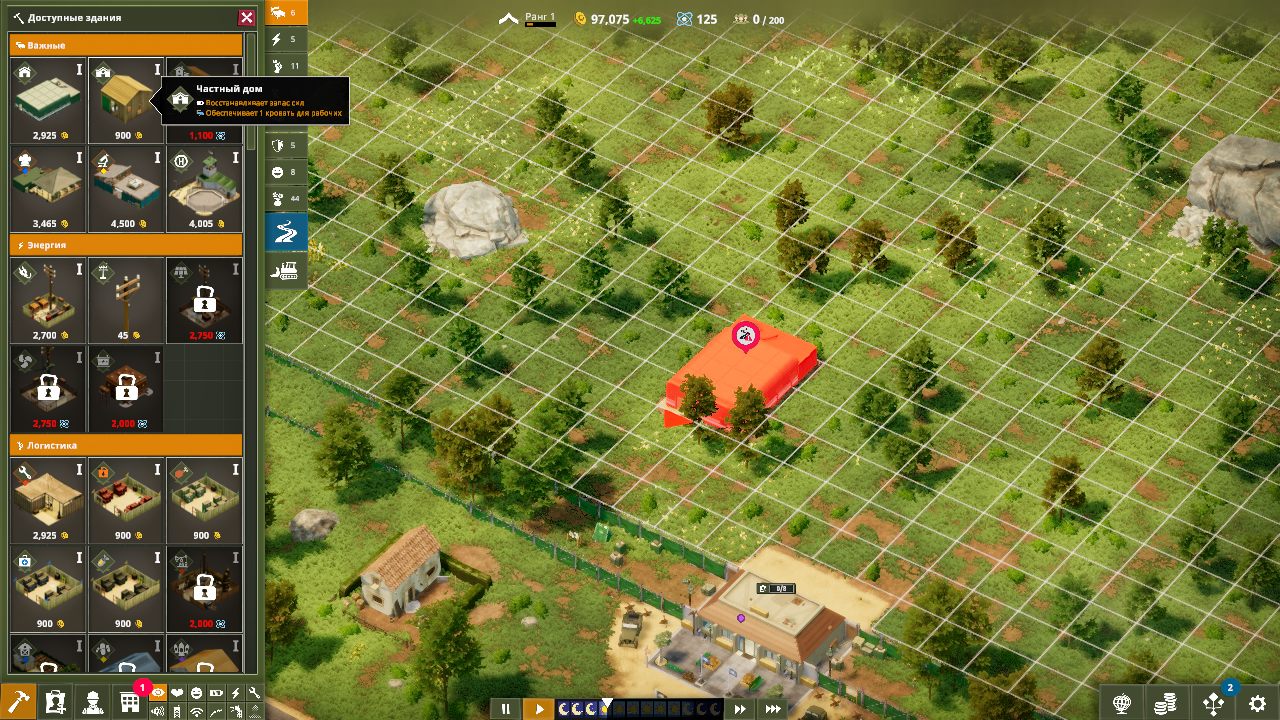Select the hammer build tool

(20, 700)
